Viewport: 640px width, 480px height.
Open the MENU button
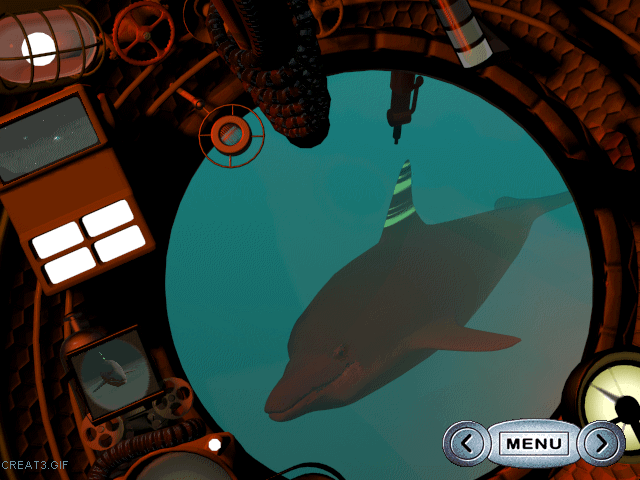(534, 443)
